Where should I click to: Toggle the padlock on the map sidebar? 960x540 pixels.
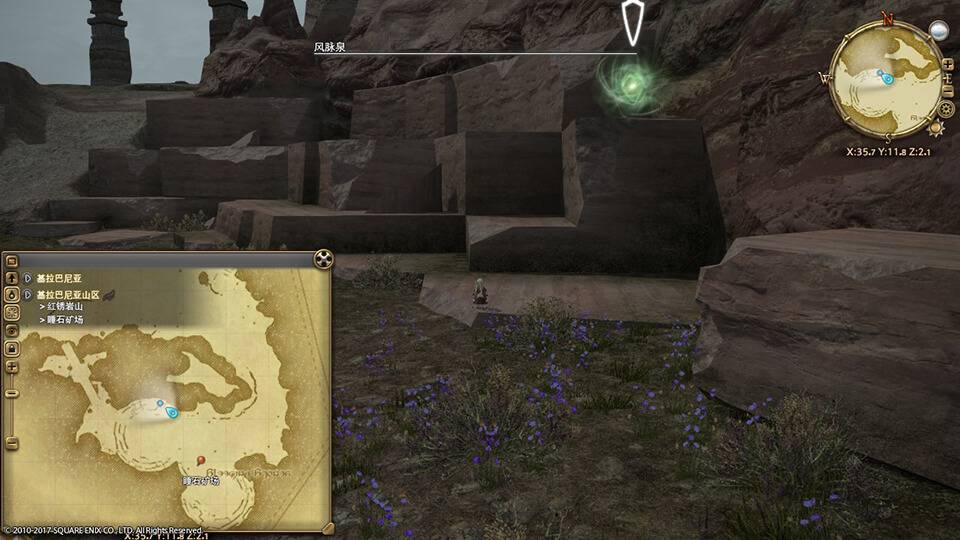11,349
